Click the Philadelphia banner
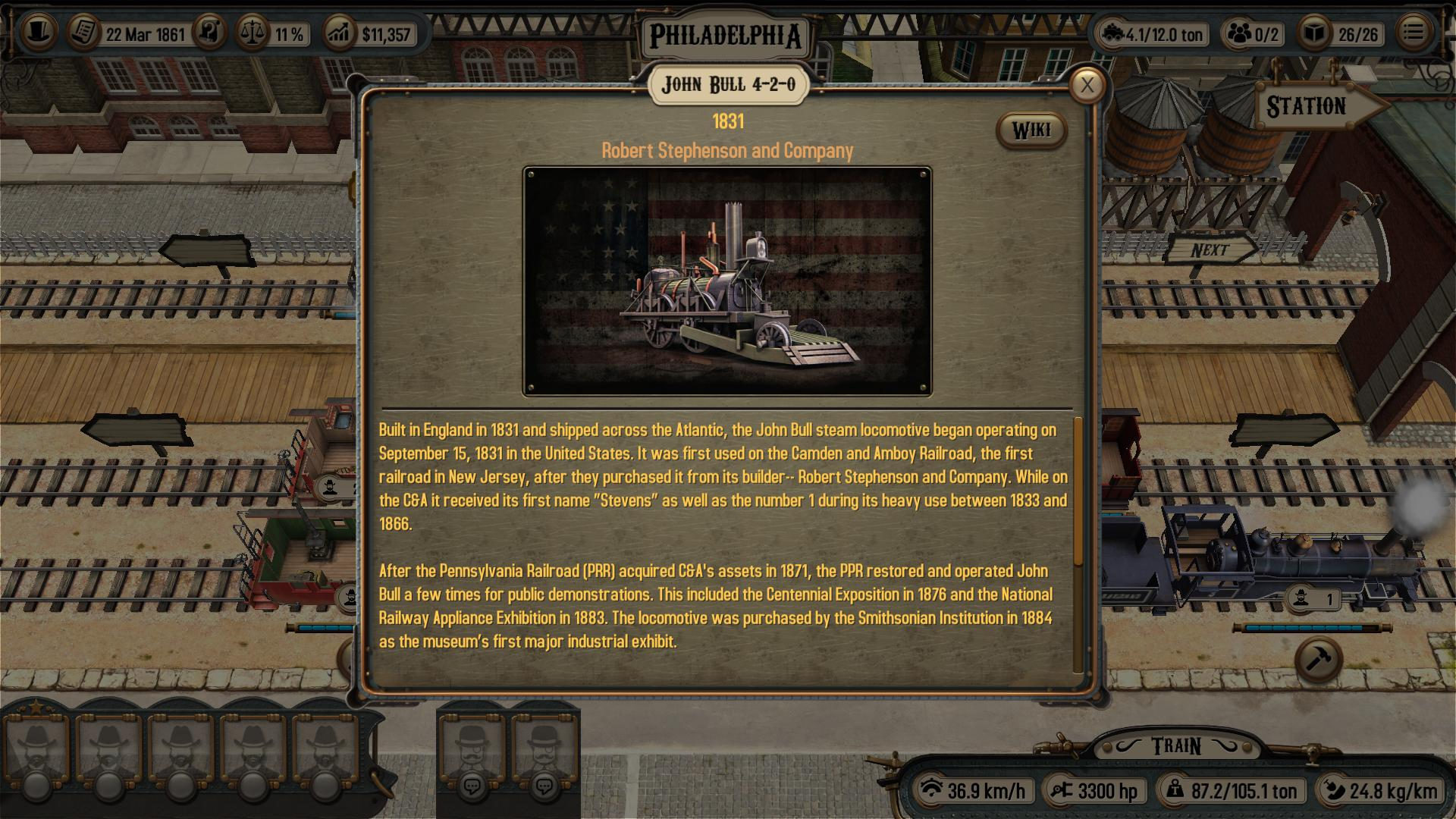Image resolution: width=1456 pixels, height=819 pixels. click(x=726, y=33)
